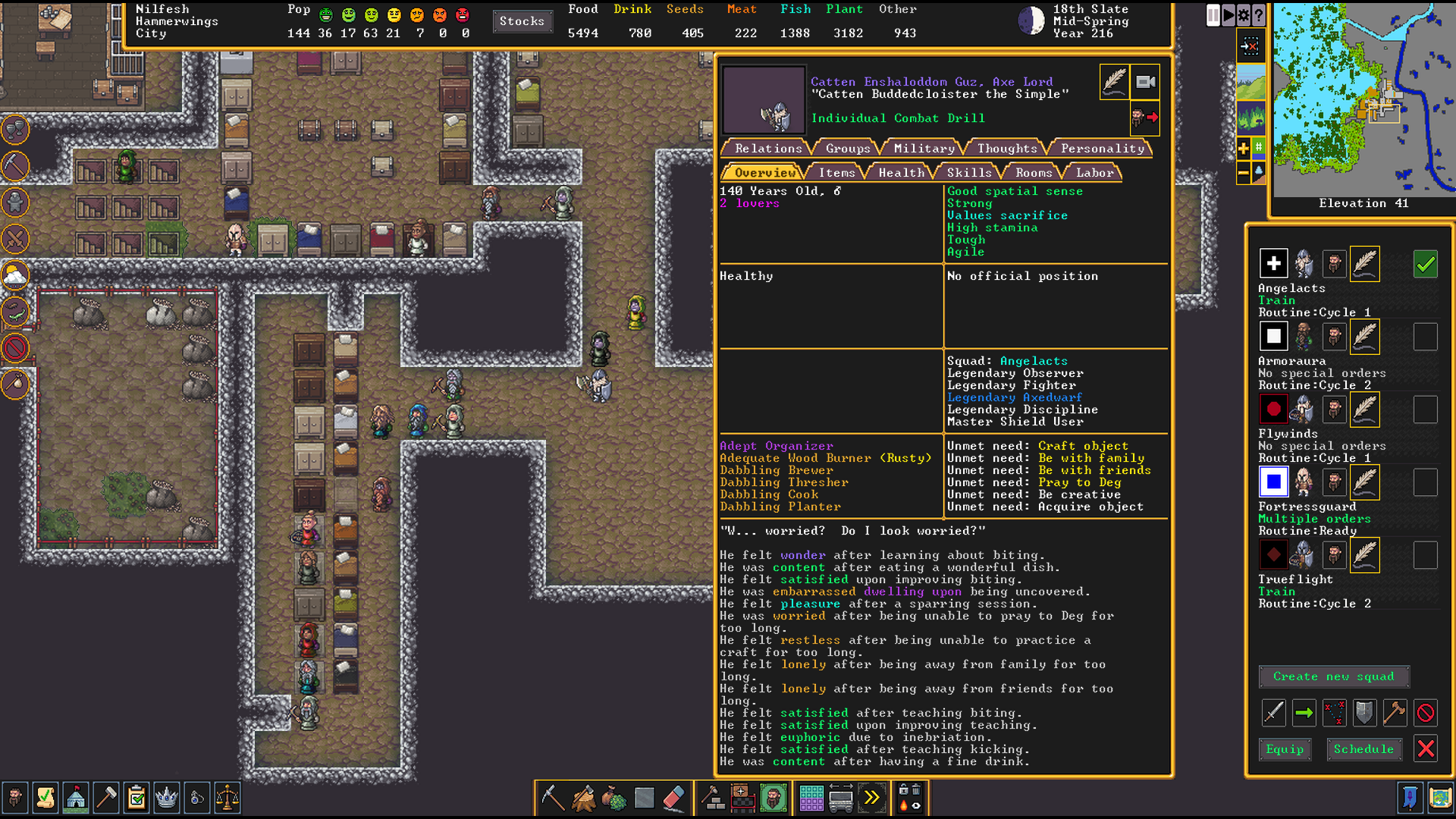Image resolution: width=1456 pixels, height=819 pixels.
Task: Give squad attack order with sword icon
Action: point(1273,713)
